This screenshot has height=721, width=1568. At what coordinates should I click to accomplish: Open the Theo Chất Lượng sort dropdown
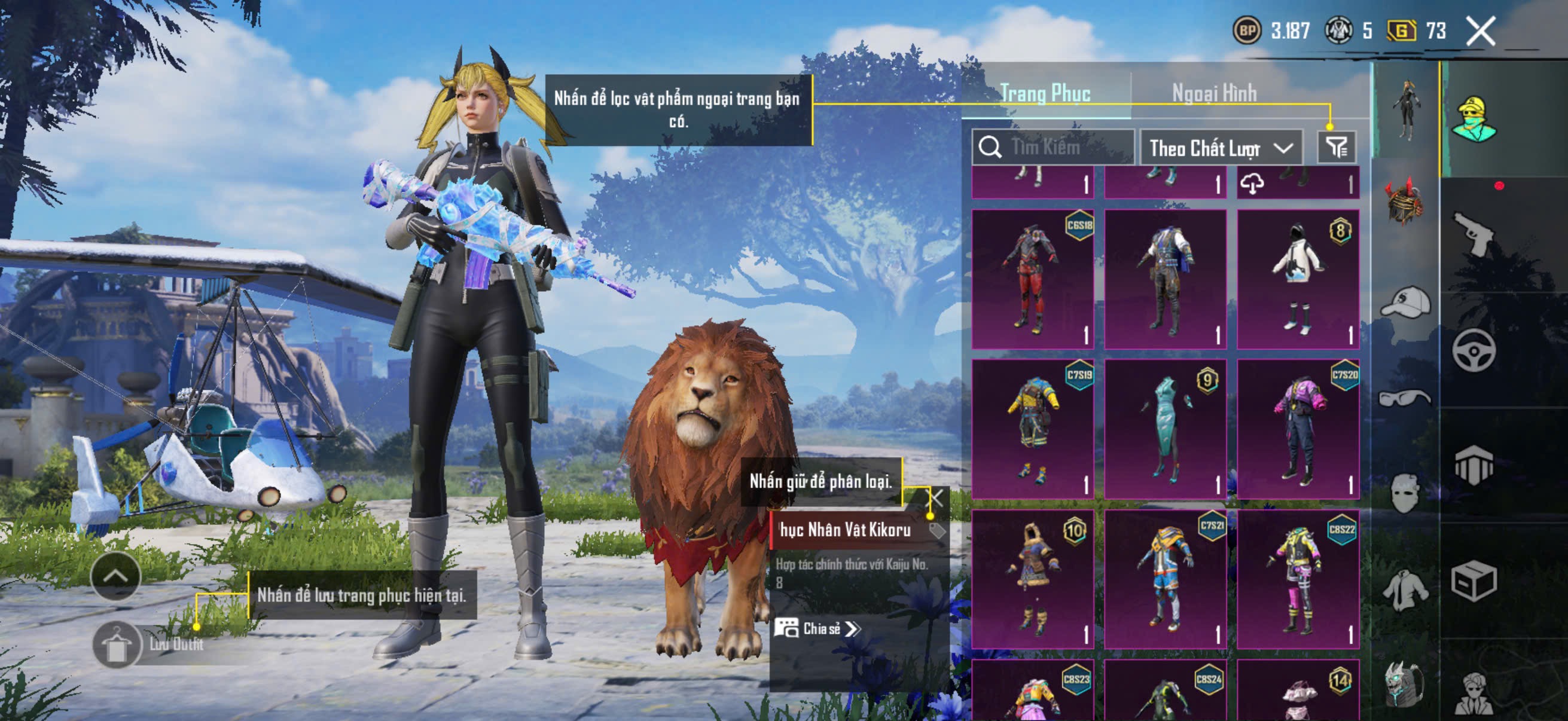pos(1221,148)
